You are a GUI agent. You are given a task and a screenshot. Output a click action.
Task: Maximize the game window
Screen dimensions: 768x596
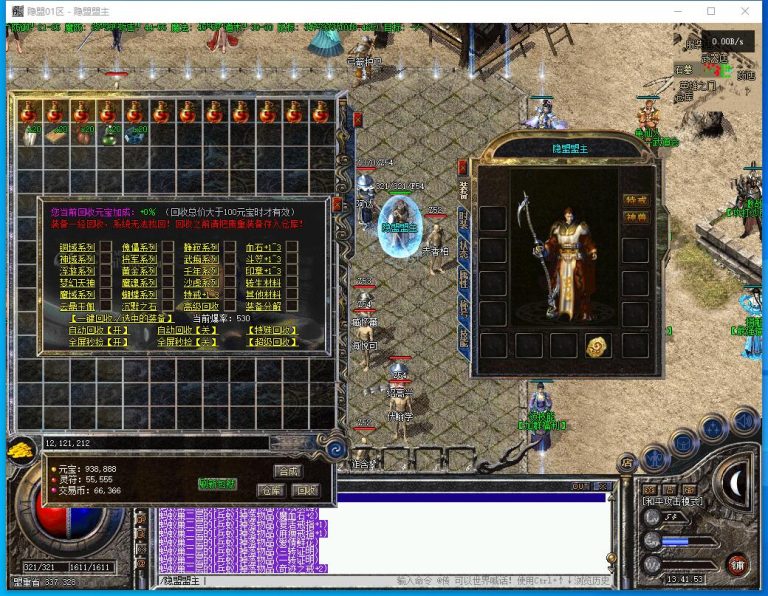(711, 11)
